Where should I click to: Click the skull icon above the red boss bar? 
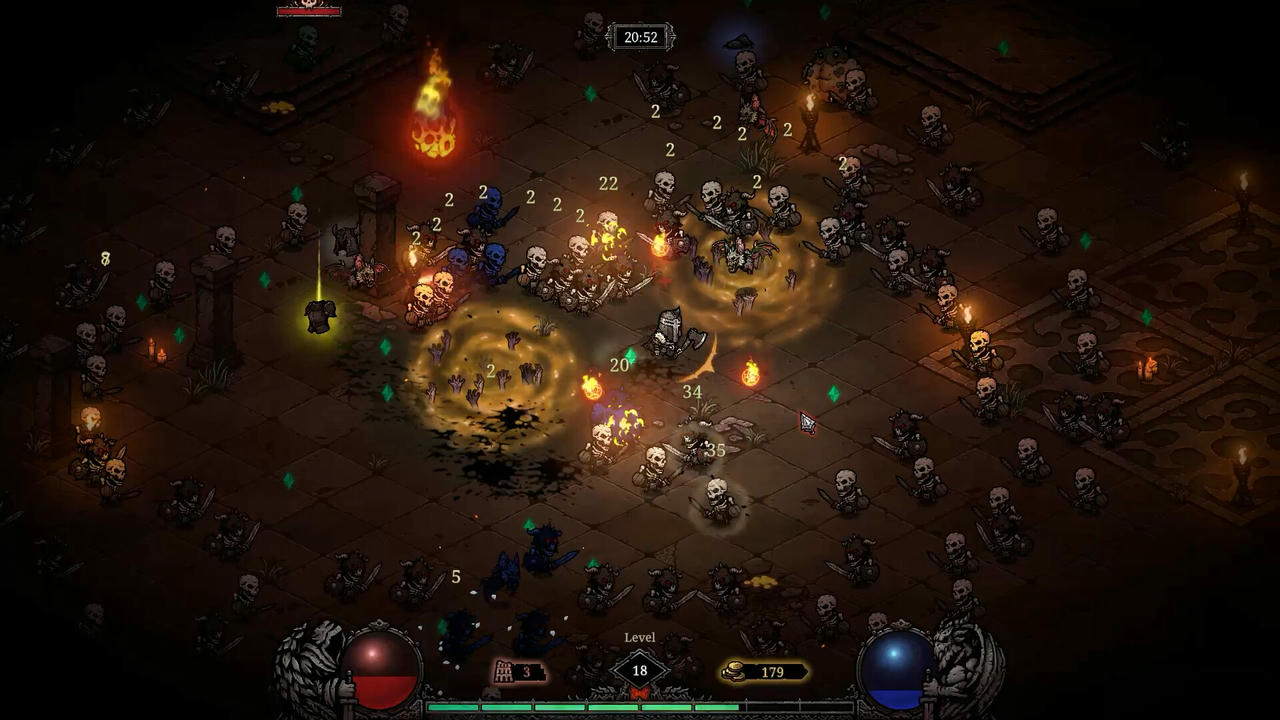tap(308, 5)
